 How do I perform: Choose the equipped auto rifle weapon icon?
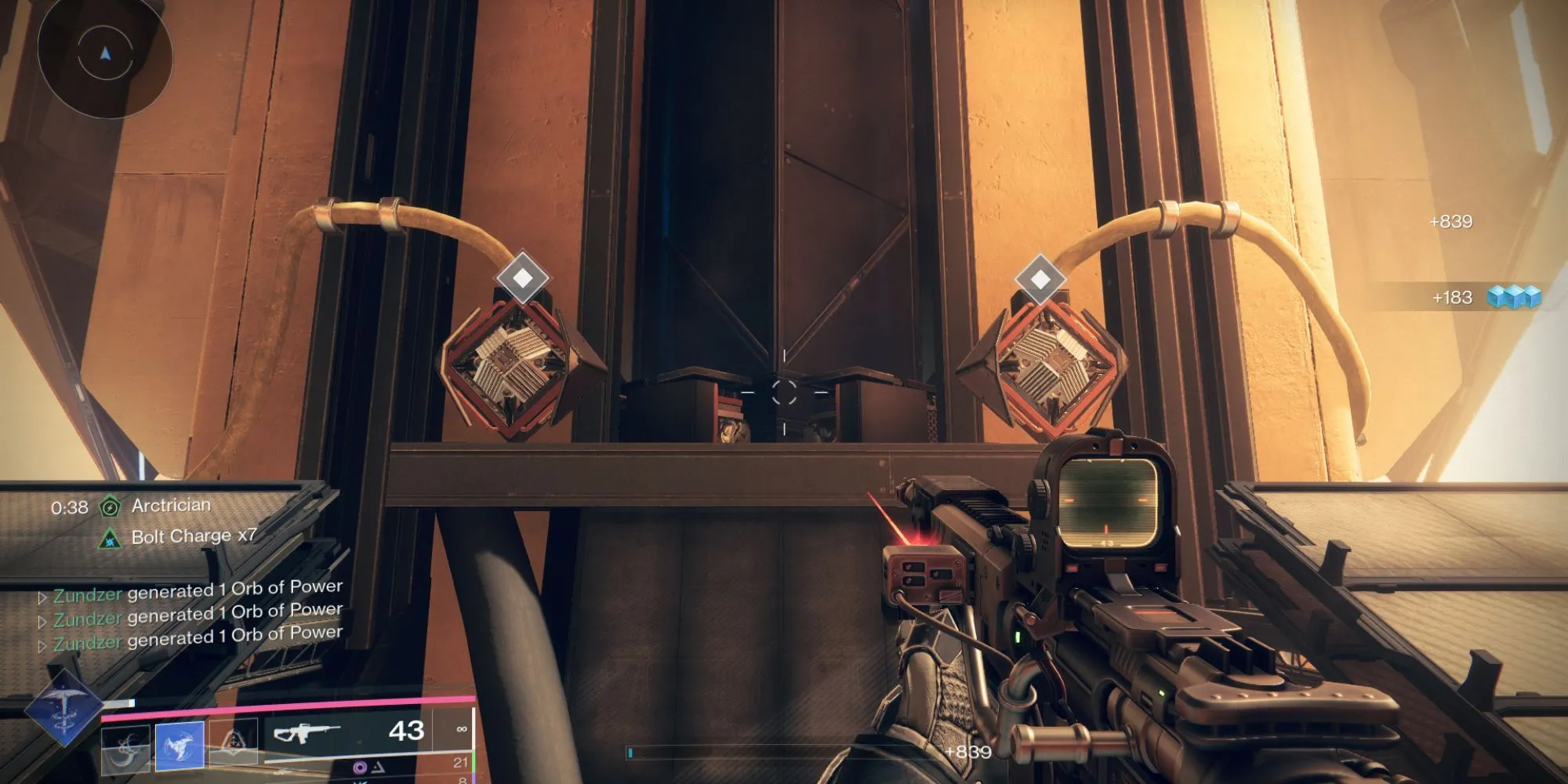point(306,733)
